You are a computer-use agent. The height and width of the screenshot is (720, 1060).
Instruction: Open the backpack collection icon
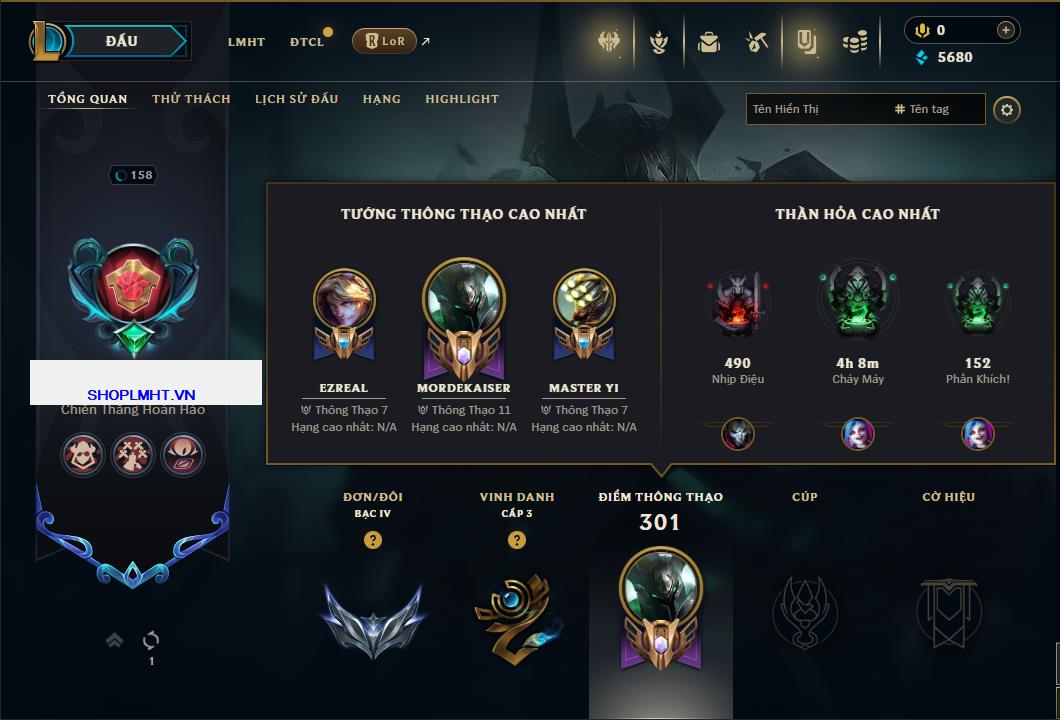coord(709,42)
